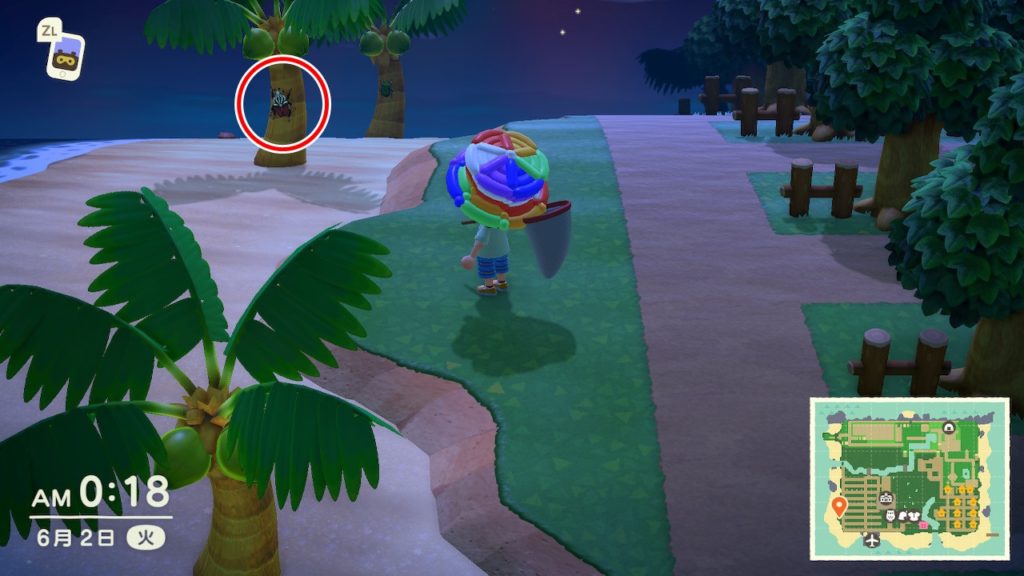Screen dimensions: 1024x576
Task: Open the island minimap
Action: tap(908, 477)
